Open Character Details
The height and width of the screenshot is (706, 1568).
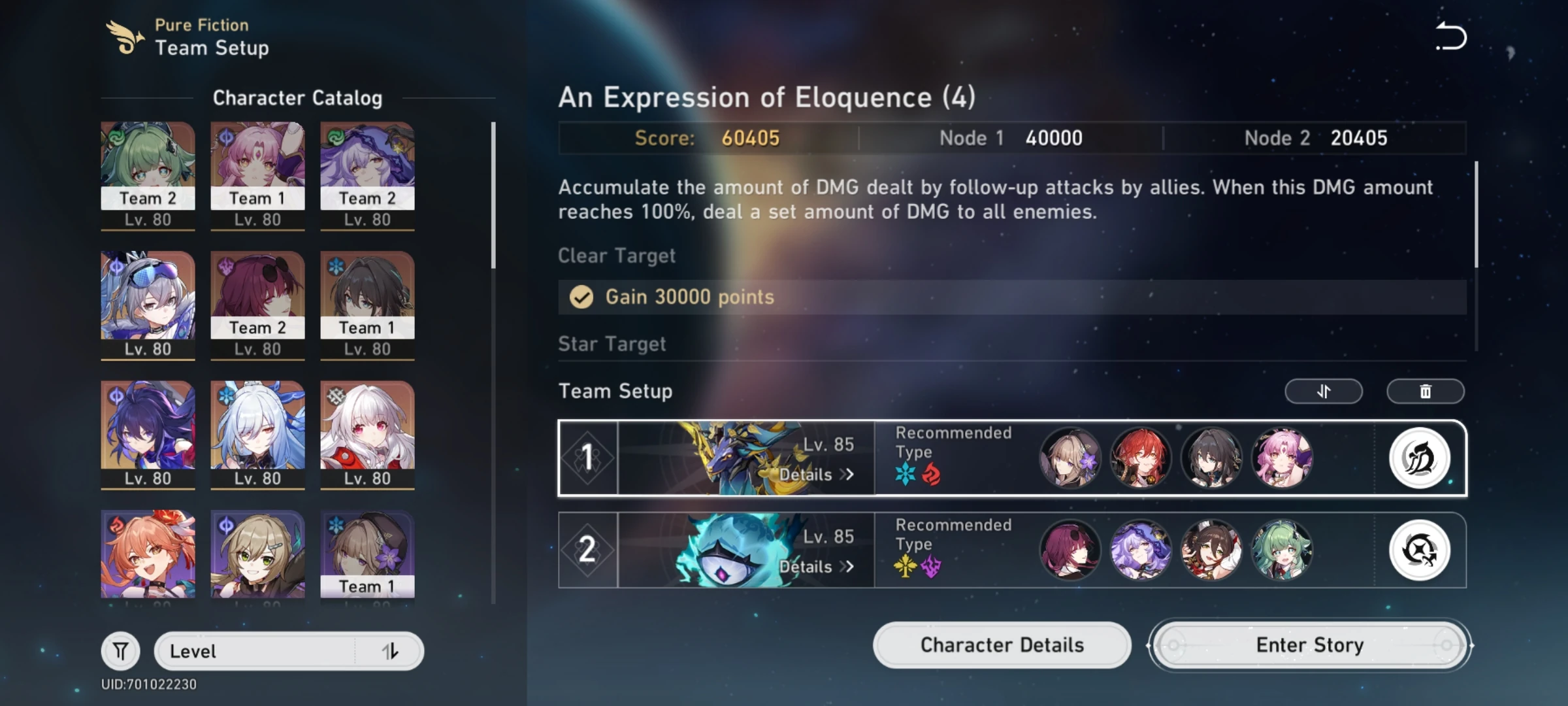(x=1002, y=645)
